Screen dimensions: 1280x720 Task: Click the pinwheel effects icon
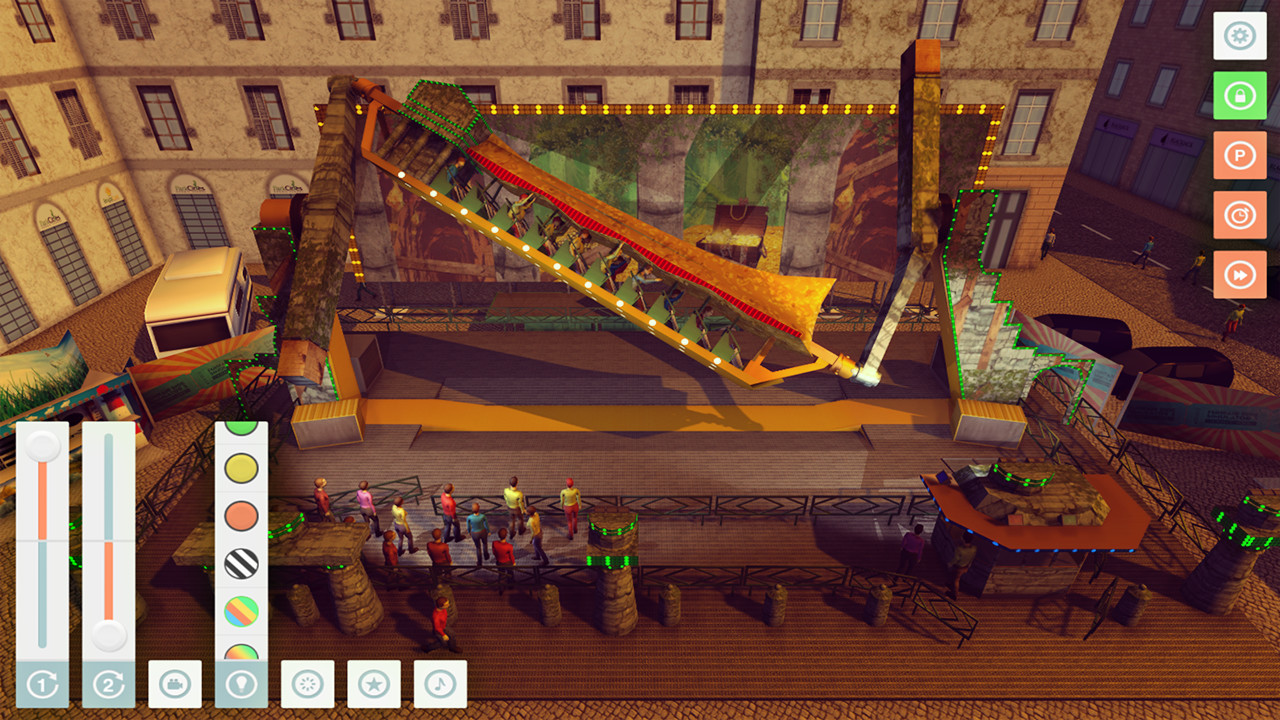click(308, 684)
